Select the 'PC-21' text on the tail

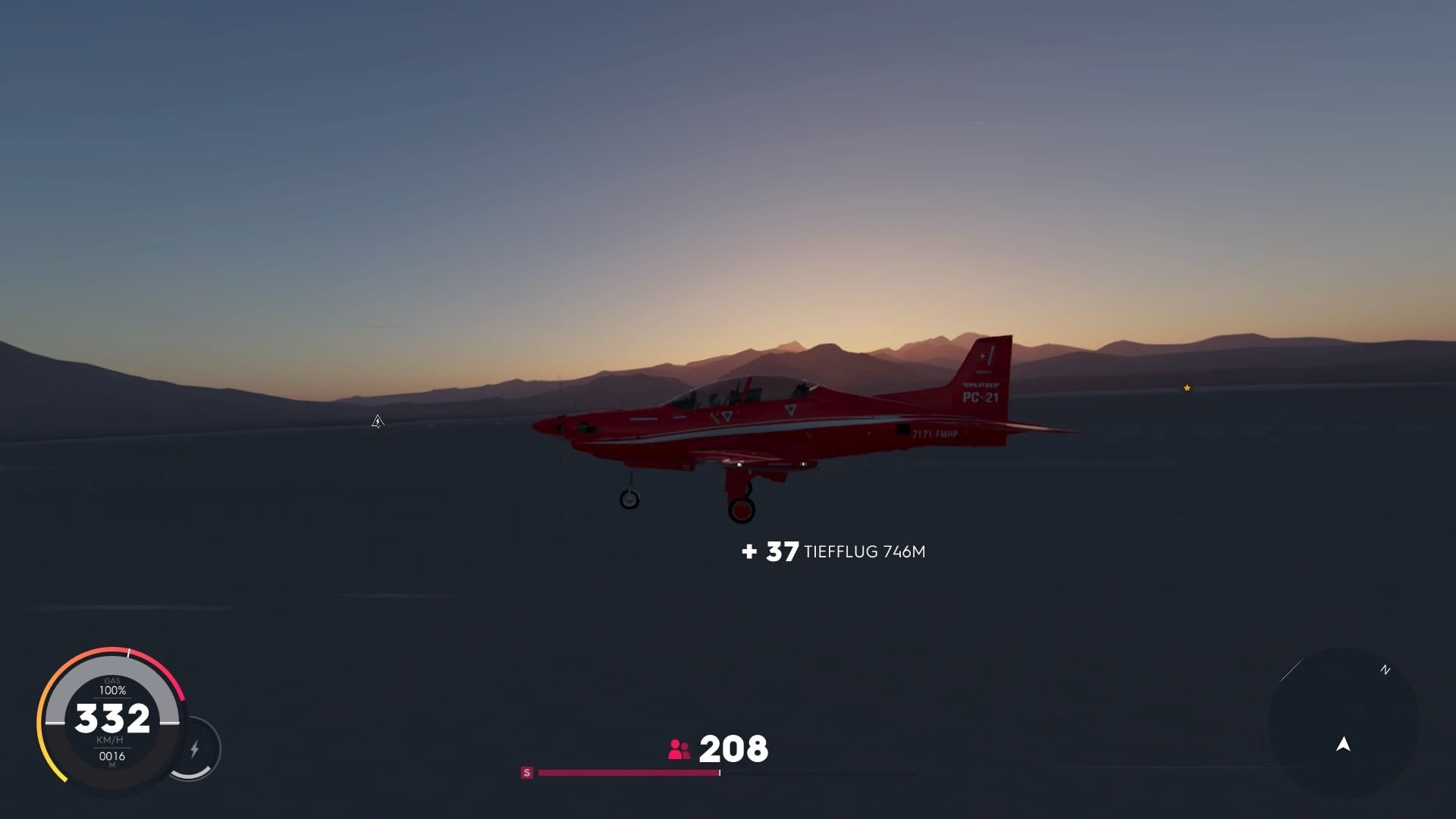[x=982, y=397]
